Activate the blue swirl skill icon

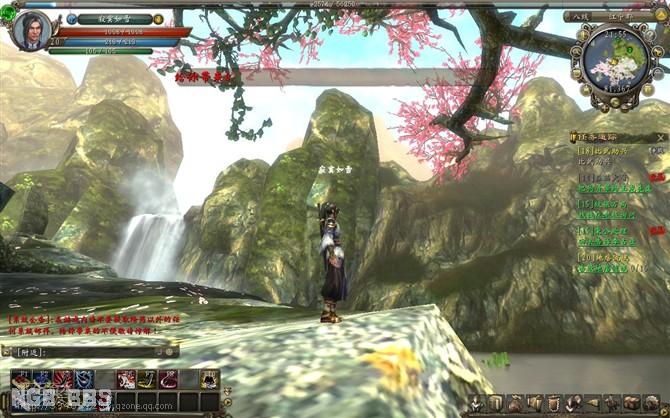pos(85,378)
